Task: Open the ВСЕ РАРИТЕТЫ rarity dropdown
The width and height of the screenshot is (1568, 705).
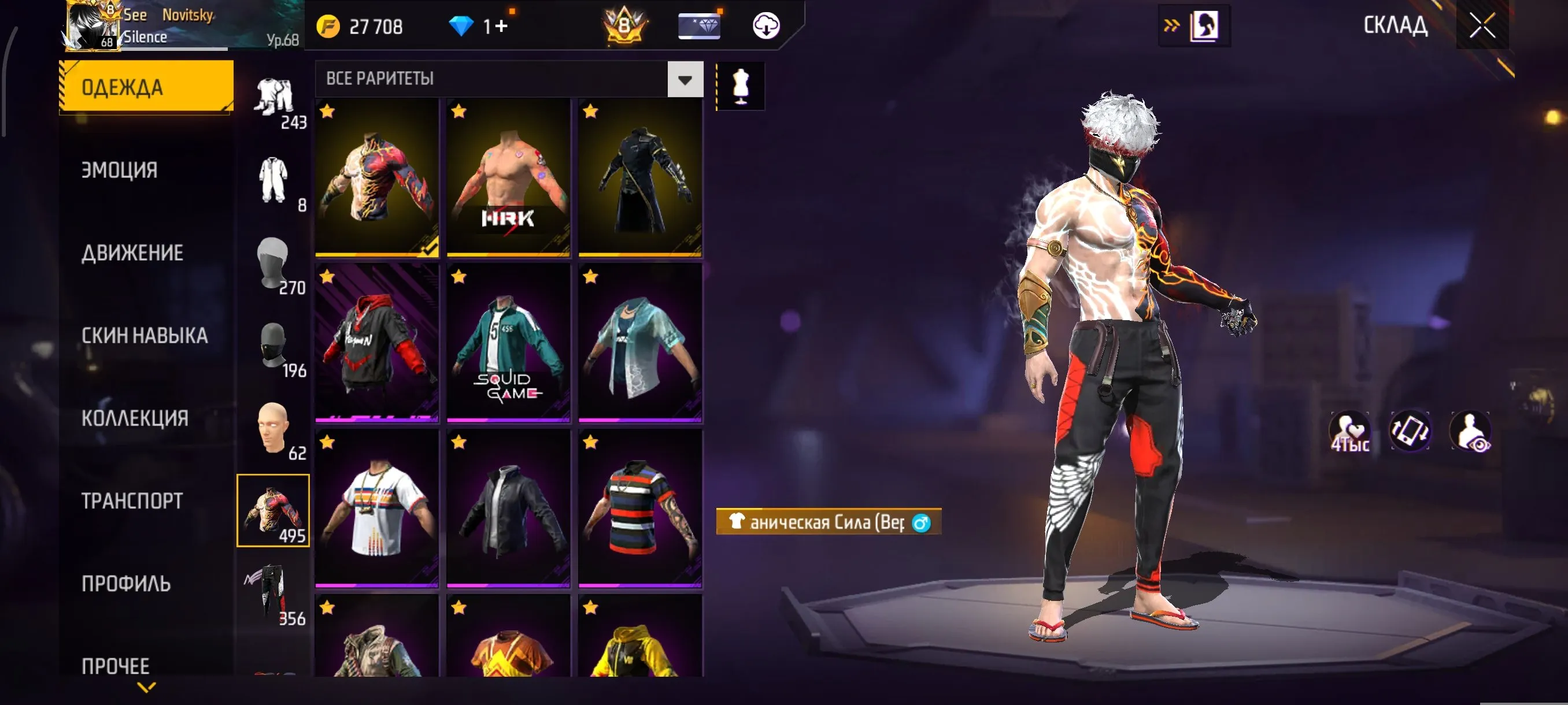Action: tap(502, 79)
